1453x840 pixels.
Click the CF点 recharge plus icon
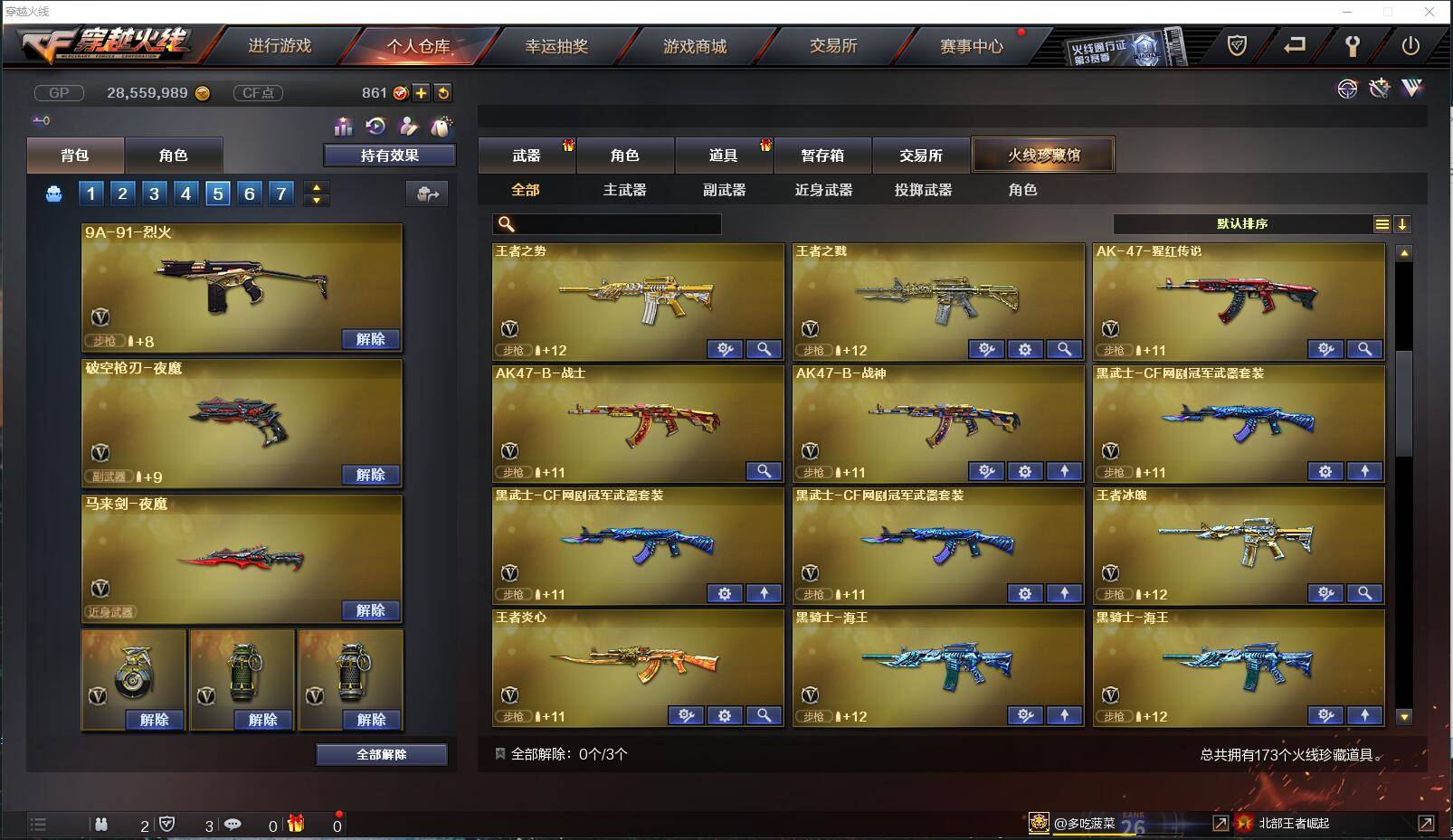[422, 92]
